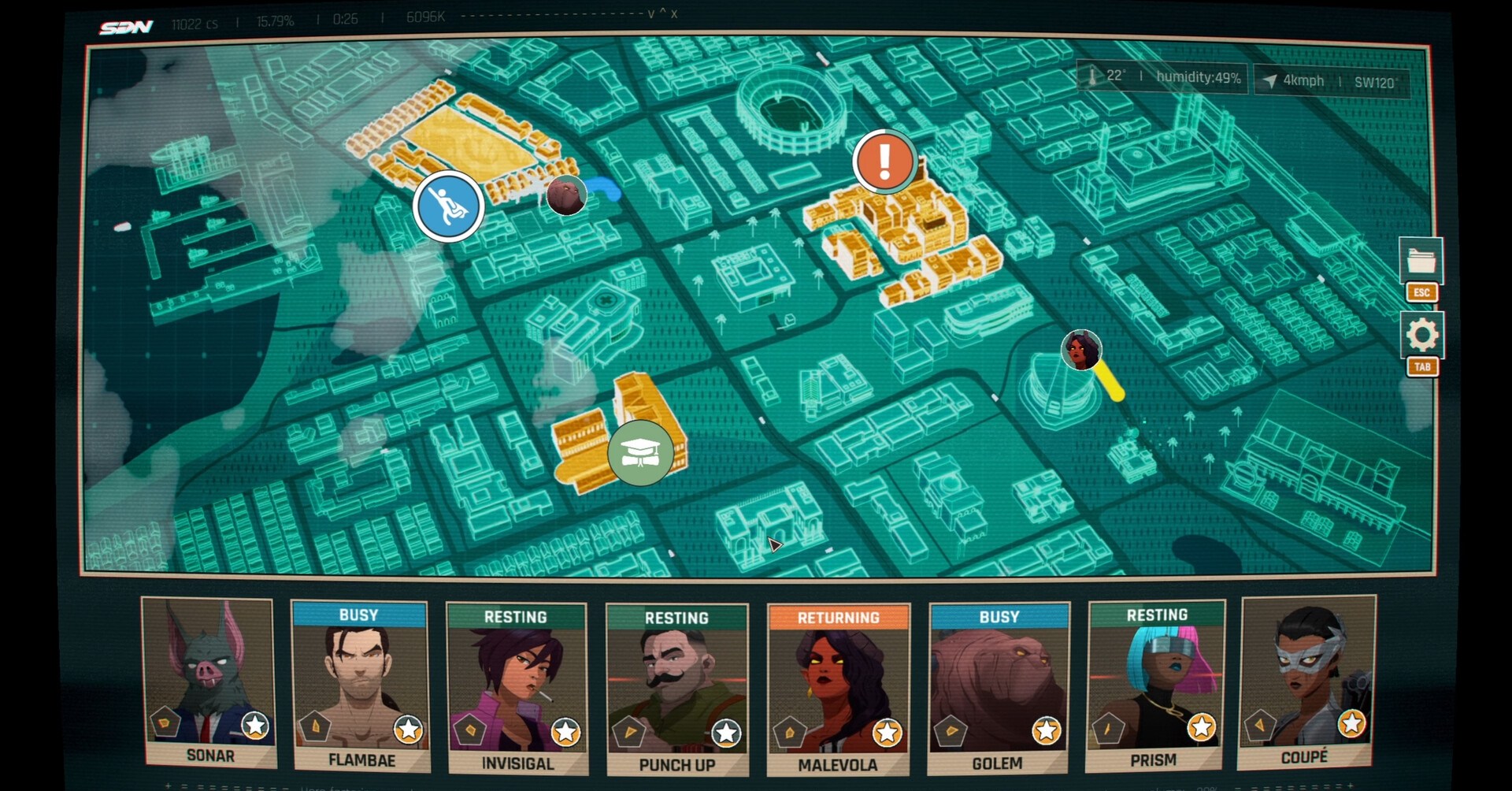Select the Coupé hero card
Viewport: 1512px width, 791px height.
pos(1306,681)
